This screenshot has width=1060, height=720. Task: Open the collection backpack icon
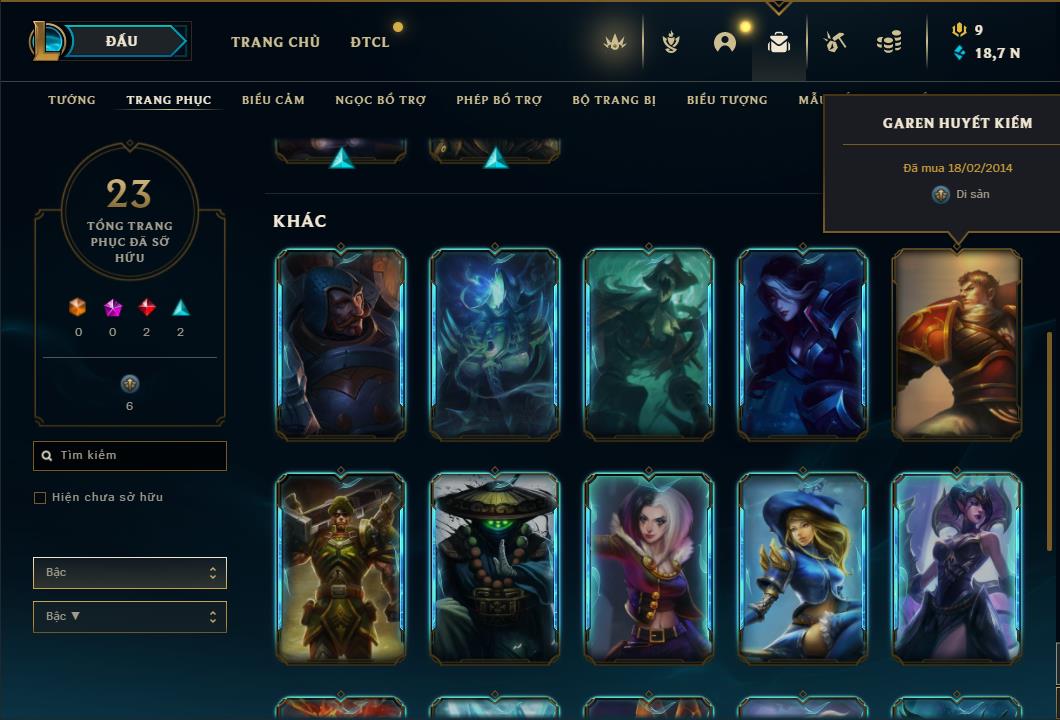779,42
